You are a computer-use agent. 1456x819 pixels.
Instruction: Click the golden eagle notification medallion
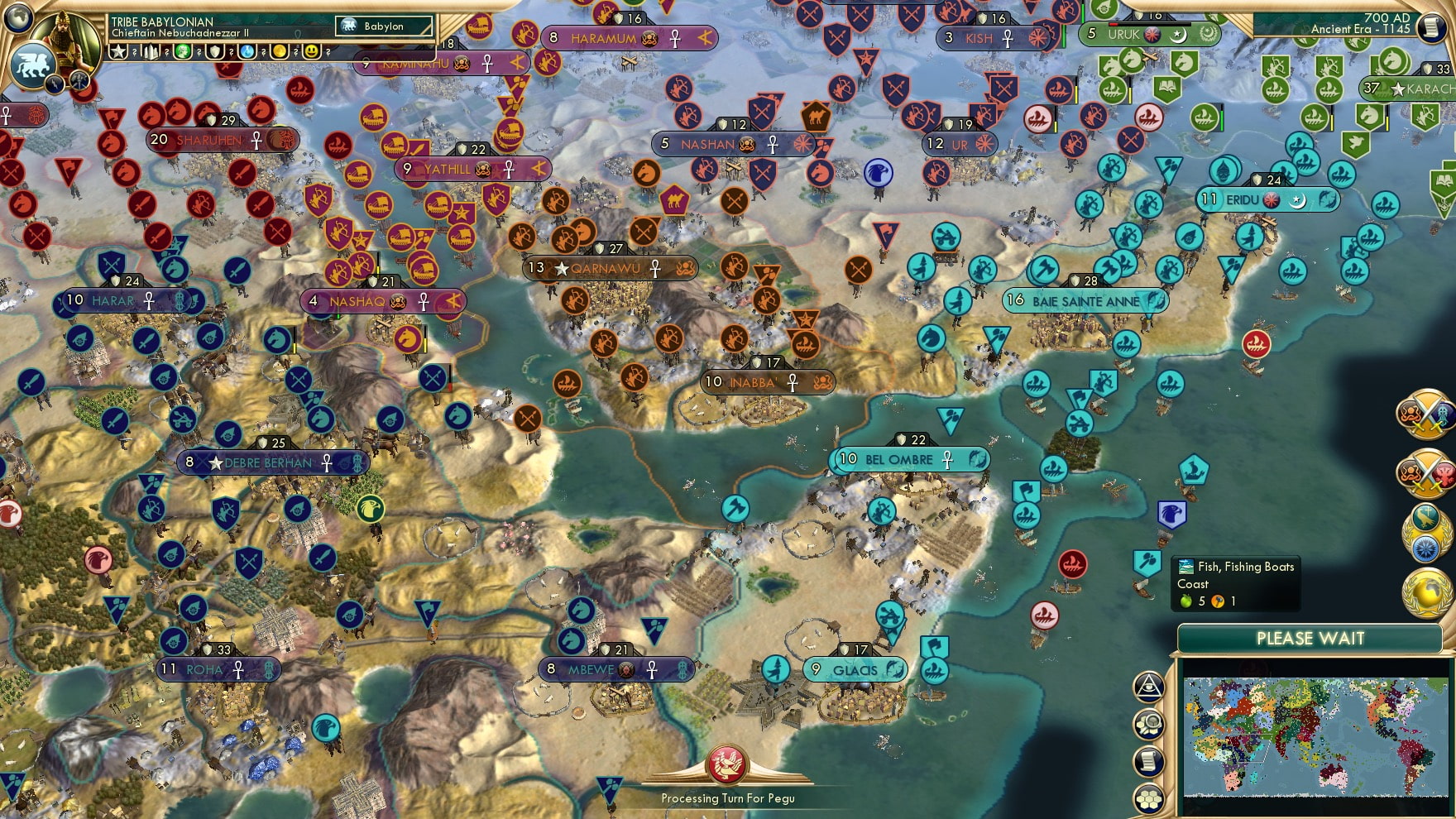1425,532
